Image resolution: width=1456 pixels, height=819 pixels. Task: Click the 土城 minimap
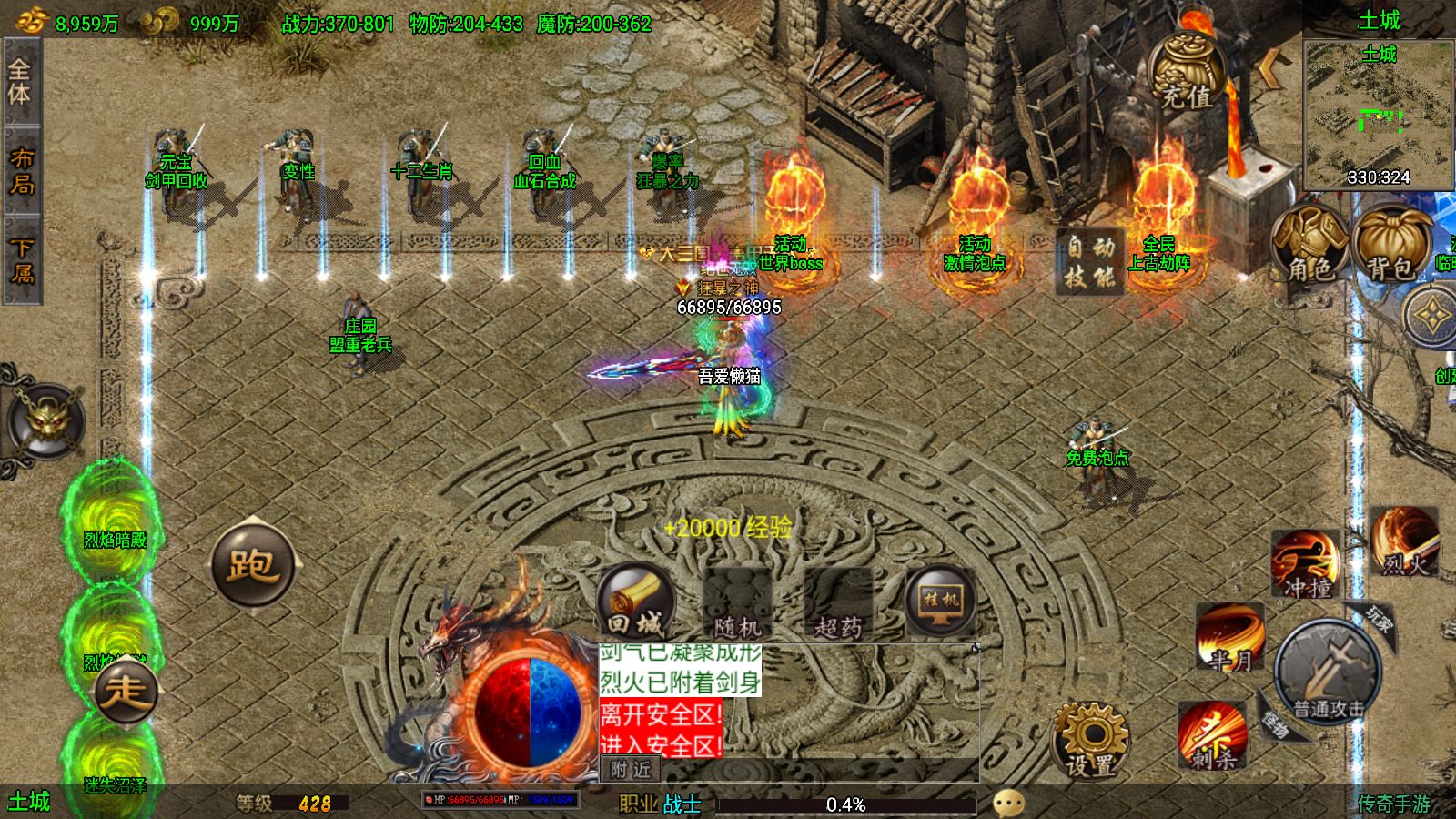click(x=1378, y=114)
